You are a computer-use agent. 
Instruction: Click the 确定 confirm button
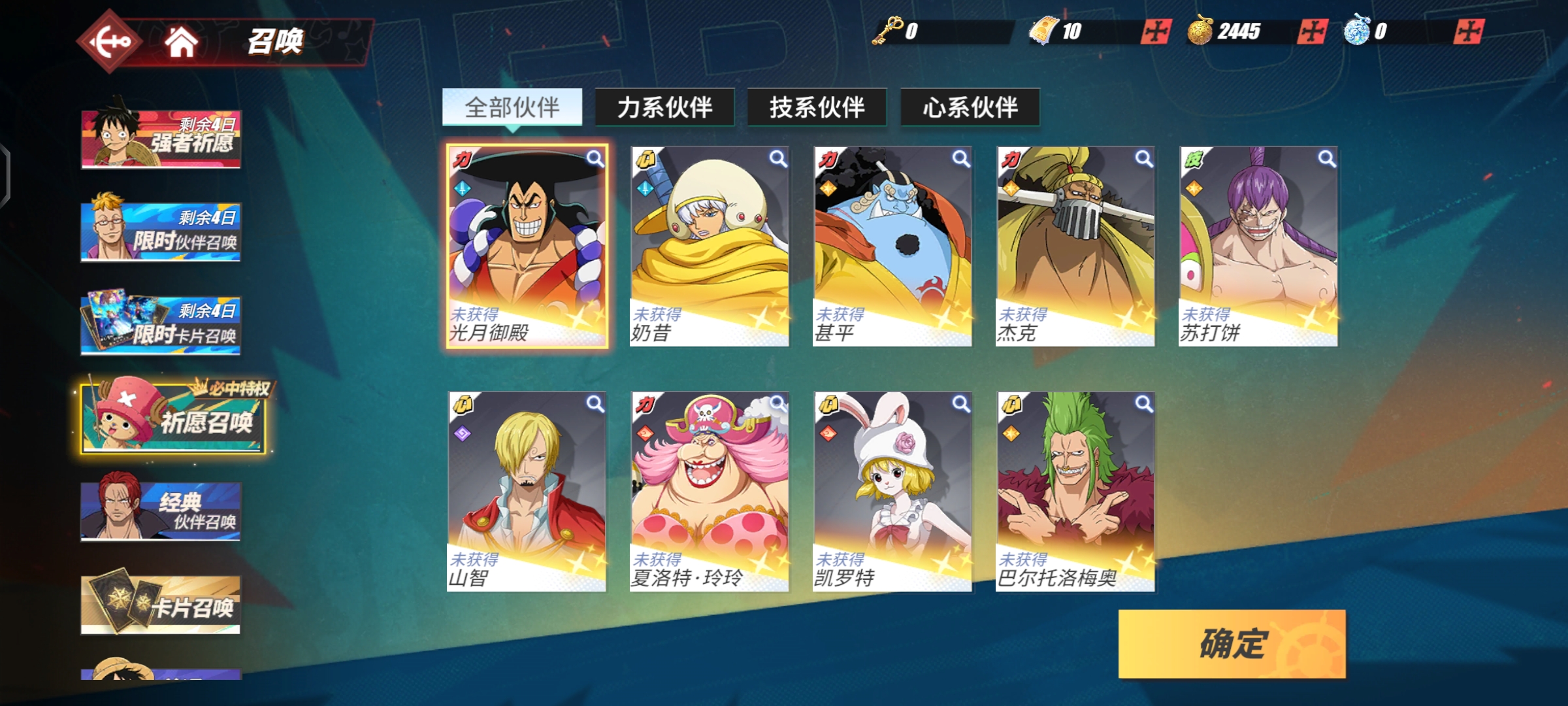[x=1232, y=644]
